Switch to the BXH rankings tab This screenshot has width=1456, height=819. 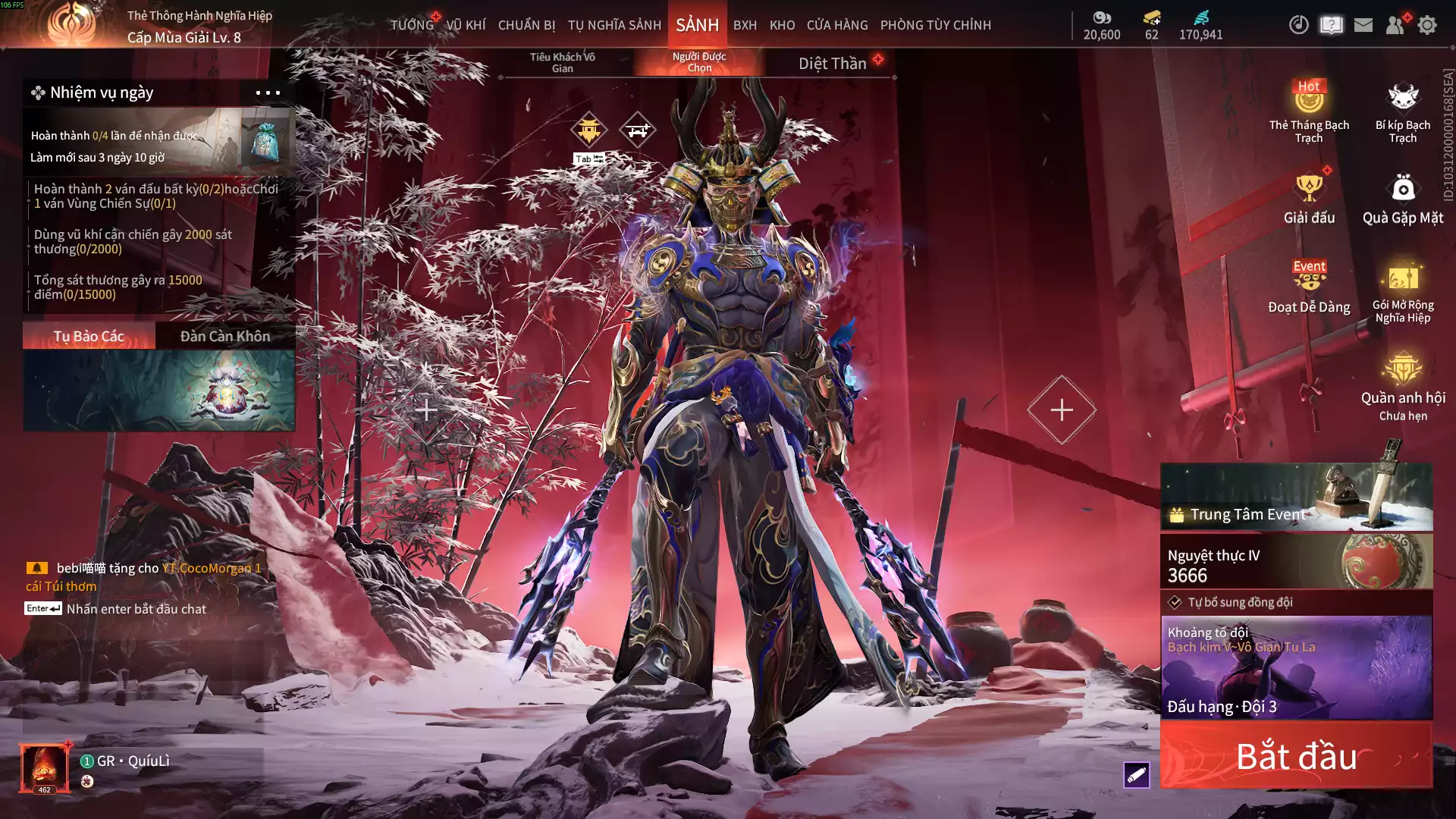pyautogui.click(x=745, y=25)
